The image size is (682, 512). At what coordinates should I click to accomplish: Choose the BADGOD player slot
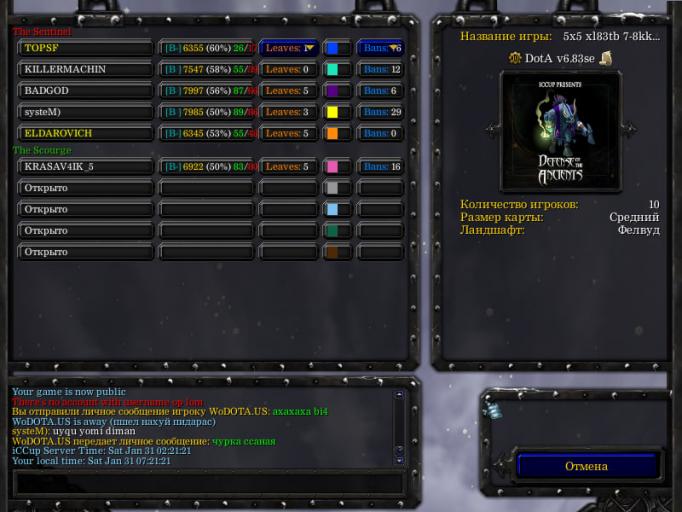[85, 91]
